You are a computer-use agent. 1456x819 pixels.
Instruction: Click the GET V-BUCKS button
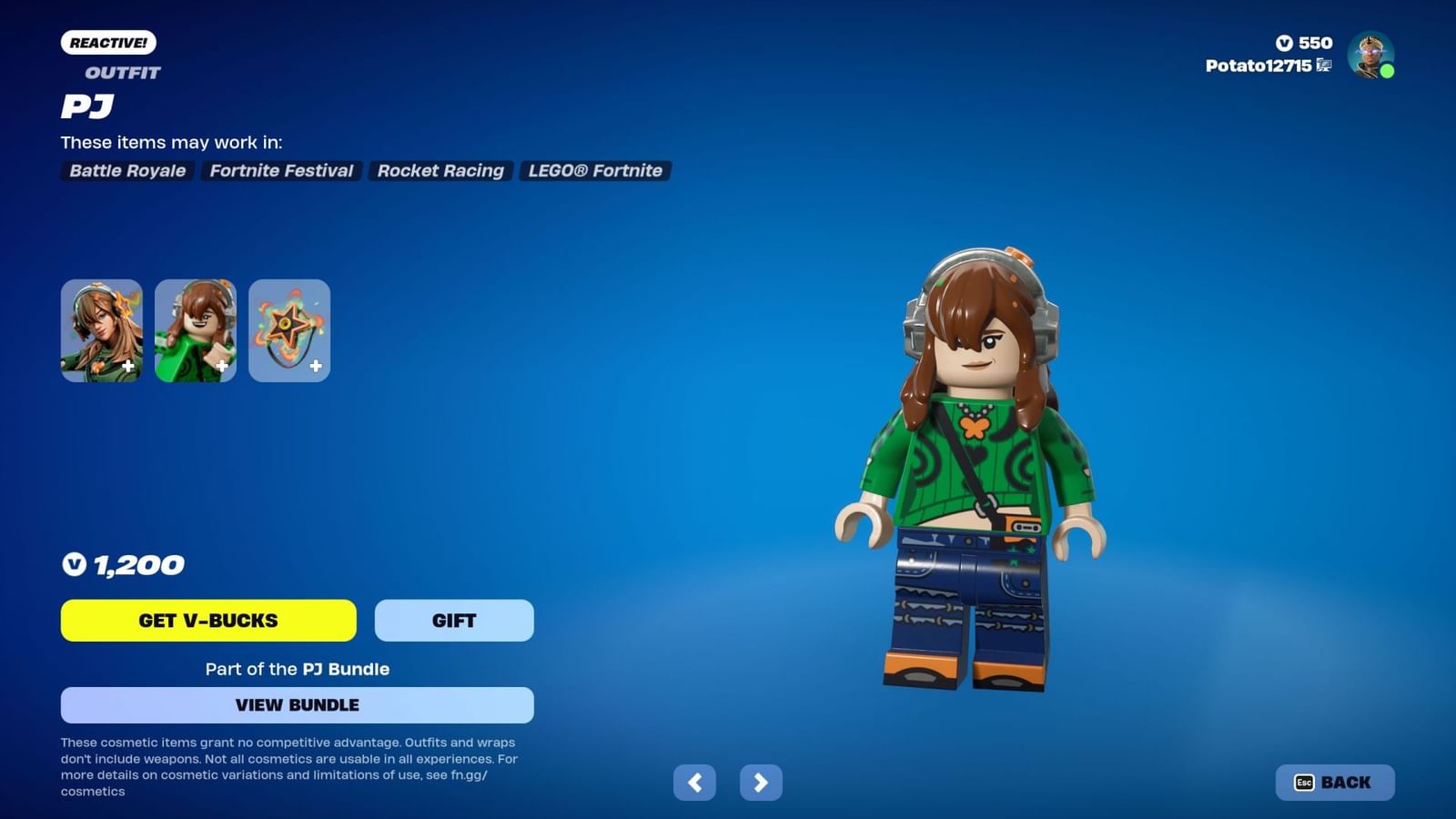tap(207, 620)
